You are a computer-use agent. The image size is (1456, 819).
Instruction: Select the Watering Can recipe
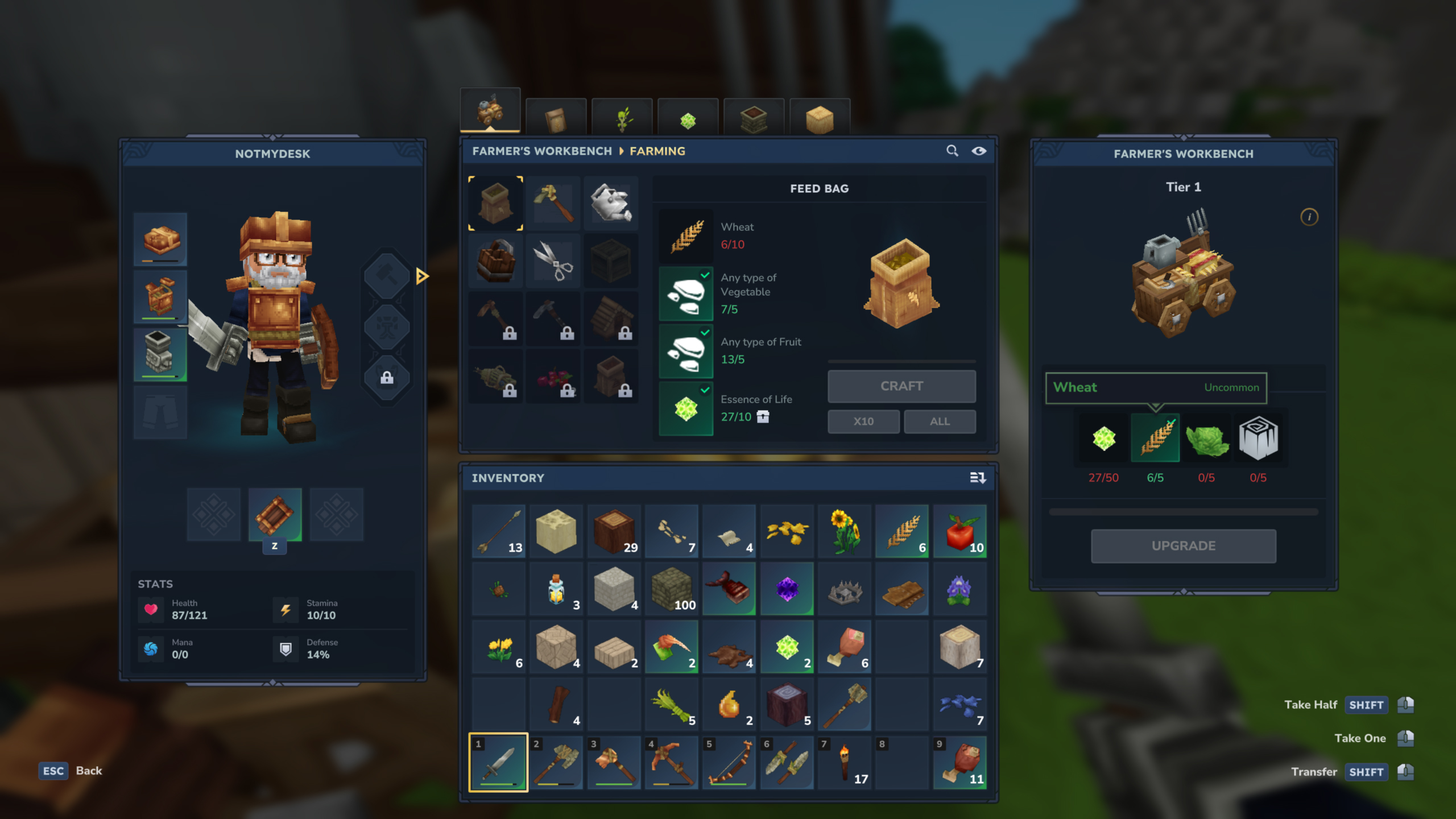(612, 203)
